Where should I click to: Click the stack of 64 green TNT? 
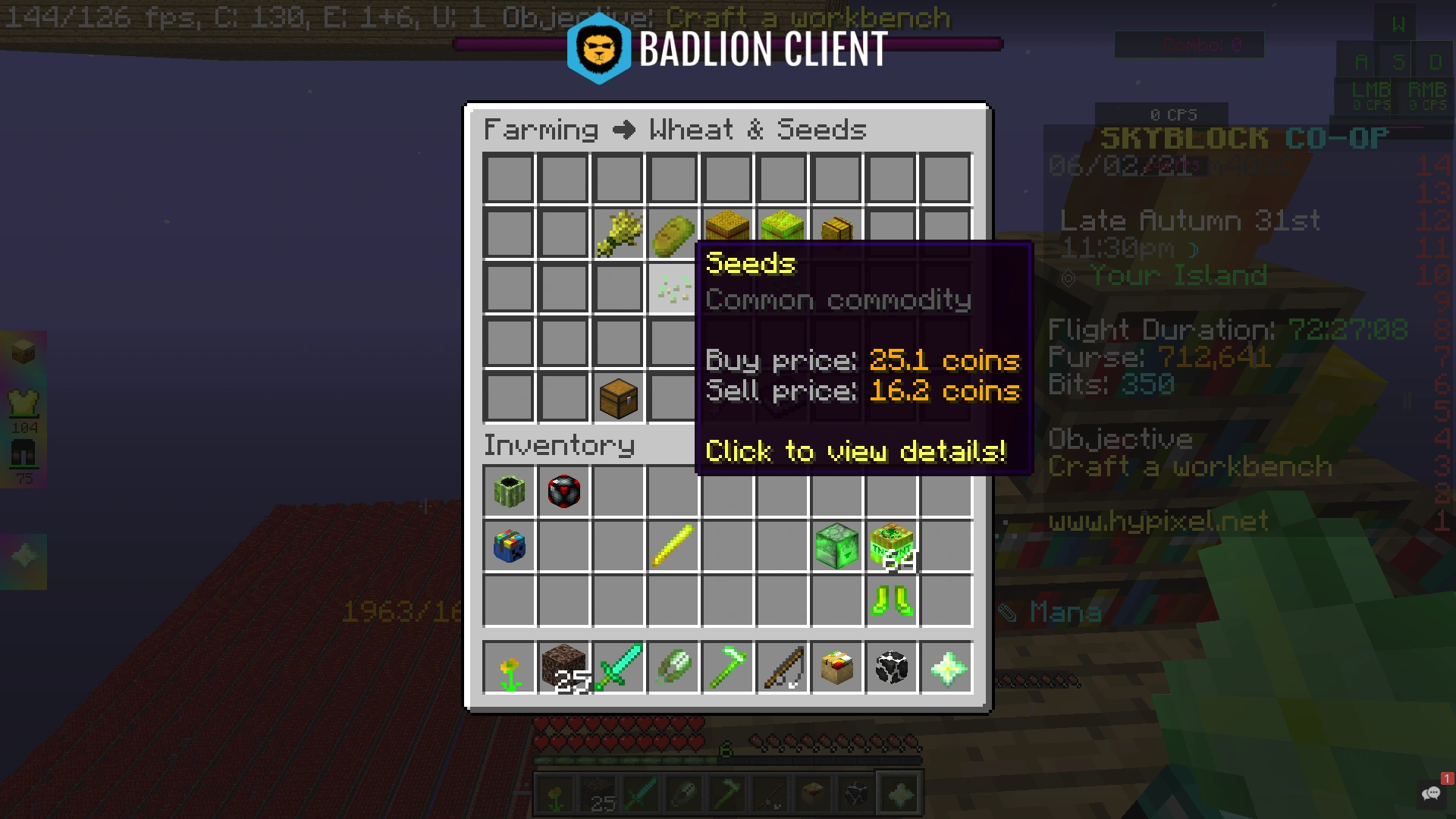(891, 546)
